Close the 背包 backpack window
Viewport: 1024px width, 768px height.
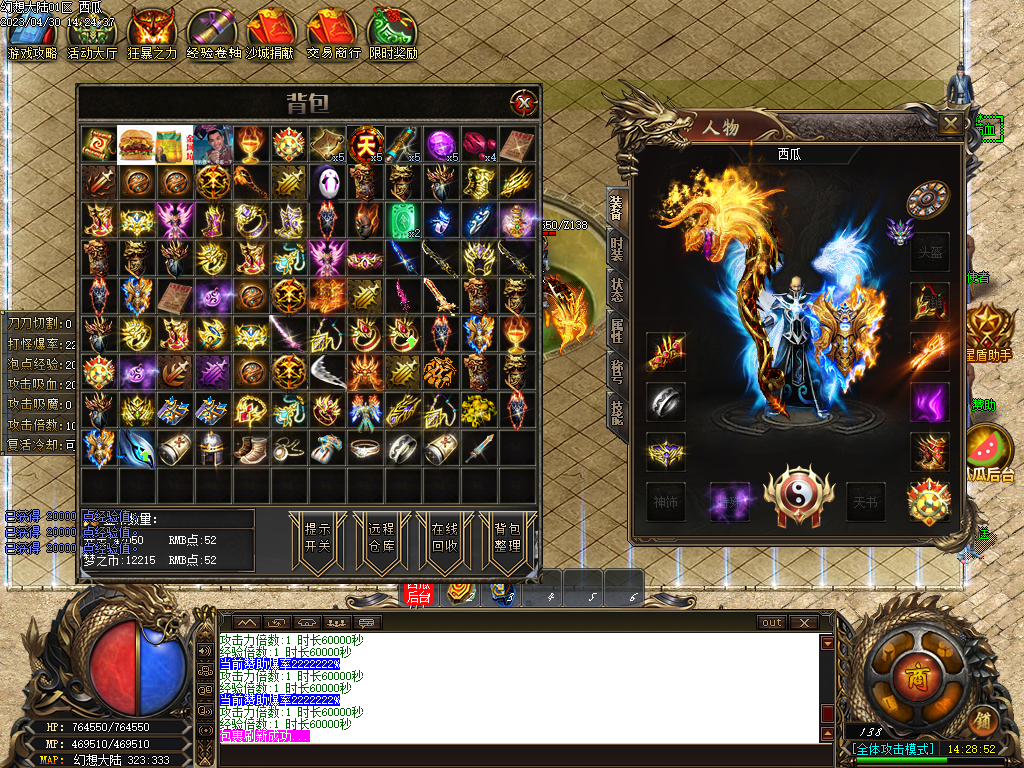[522, 102]
